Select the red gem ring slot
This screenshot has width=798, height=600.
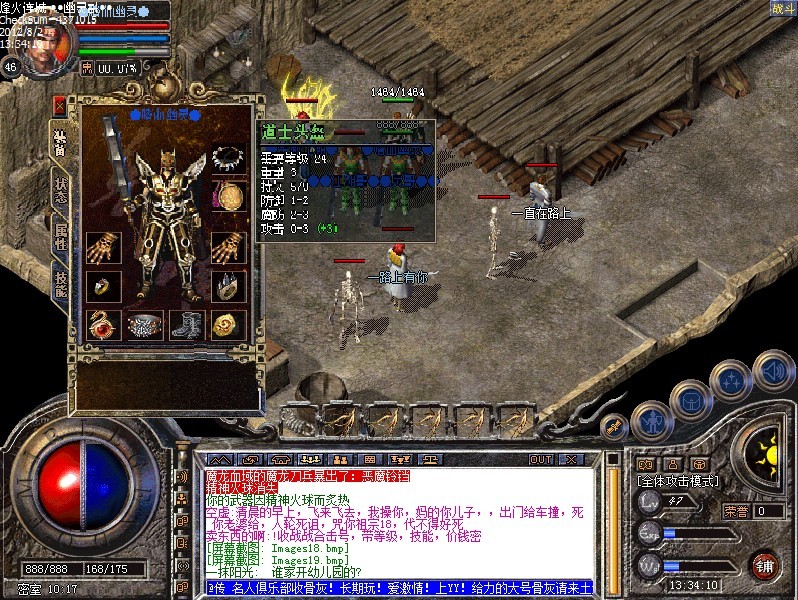click(101, 285)
